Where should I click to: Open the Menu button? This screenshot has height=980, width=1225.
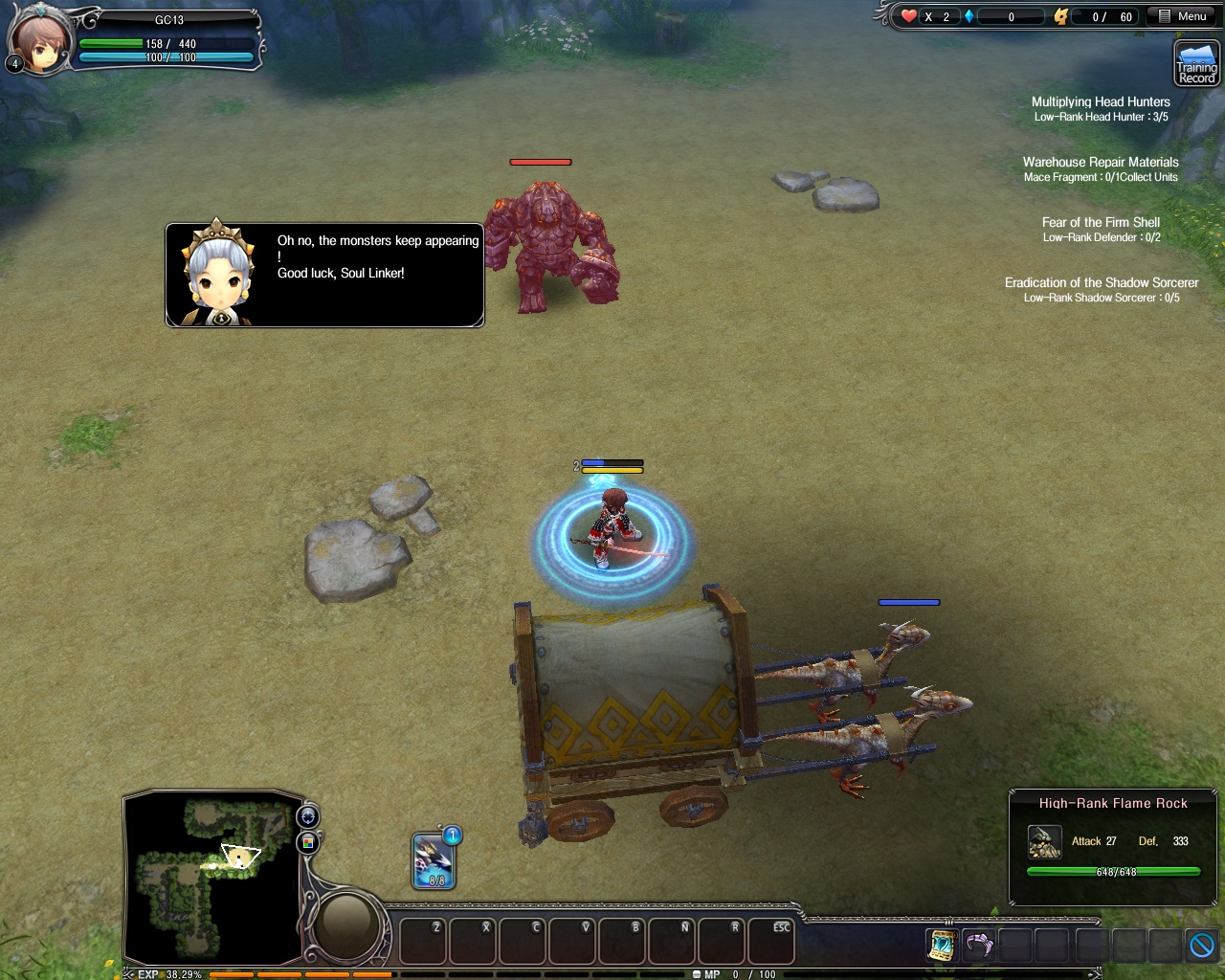coord(1183,16)
